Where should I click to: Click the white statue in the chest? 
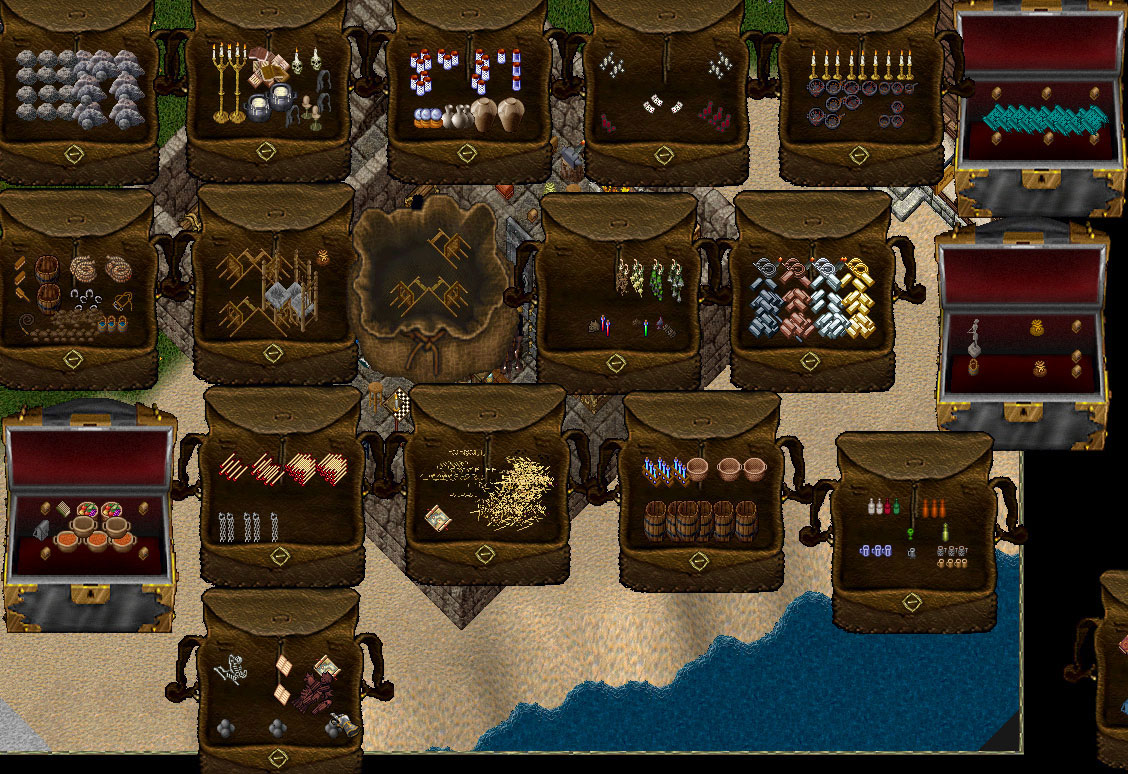click(x=973, y=337)
